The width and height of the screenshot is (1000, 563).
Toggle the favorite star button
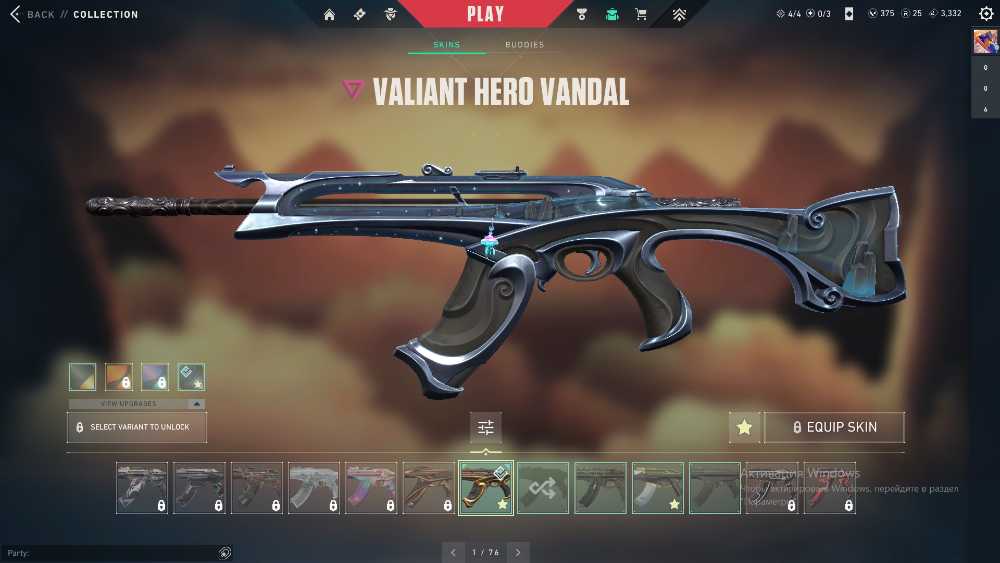[x=744, y=427]
